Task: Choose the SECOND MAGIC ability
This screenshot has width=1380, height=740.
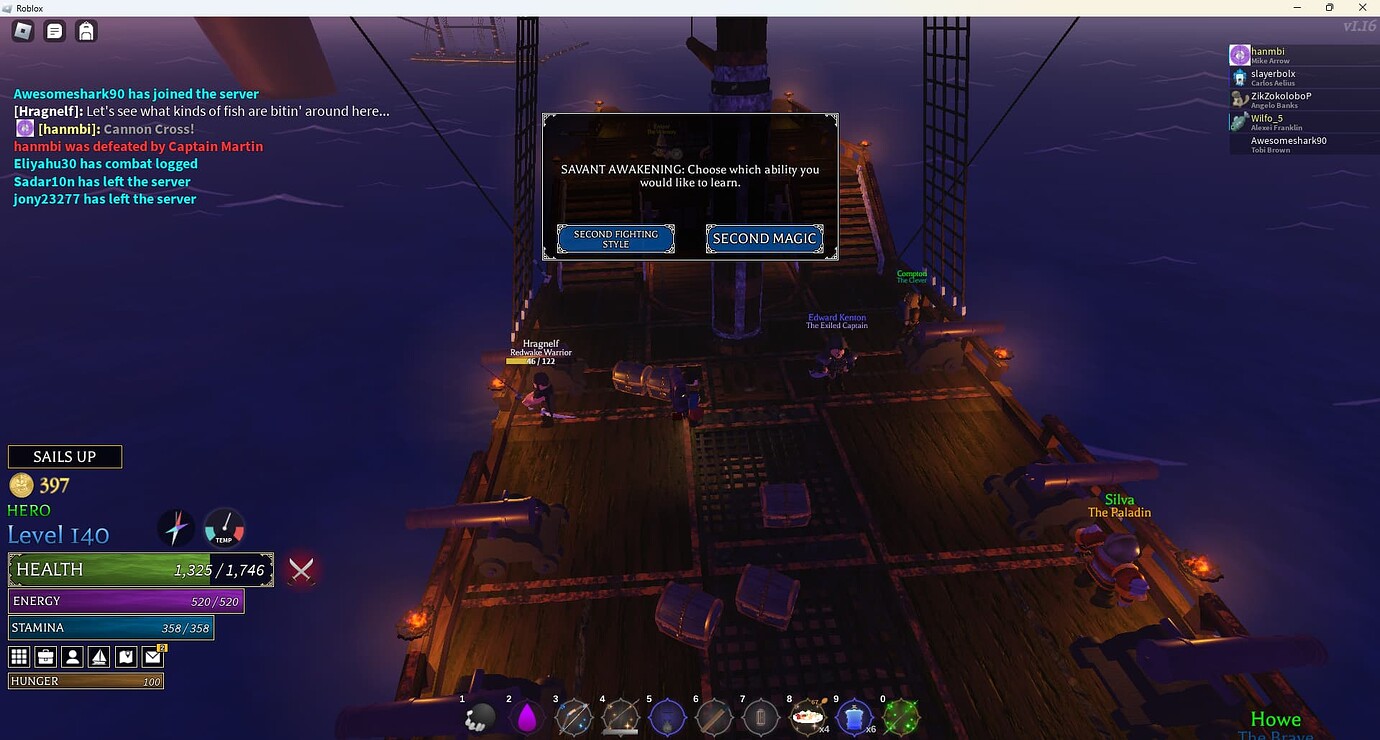Action: coord(764,239)
